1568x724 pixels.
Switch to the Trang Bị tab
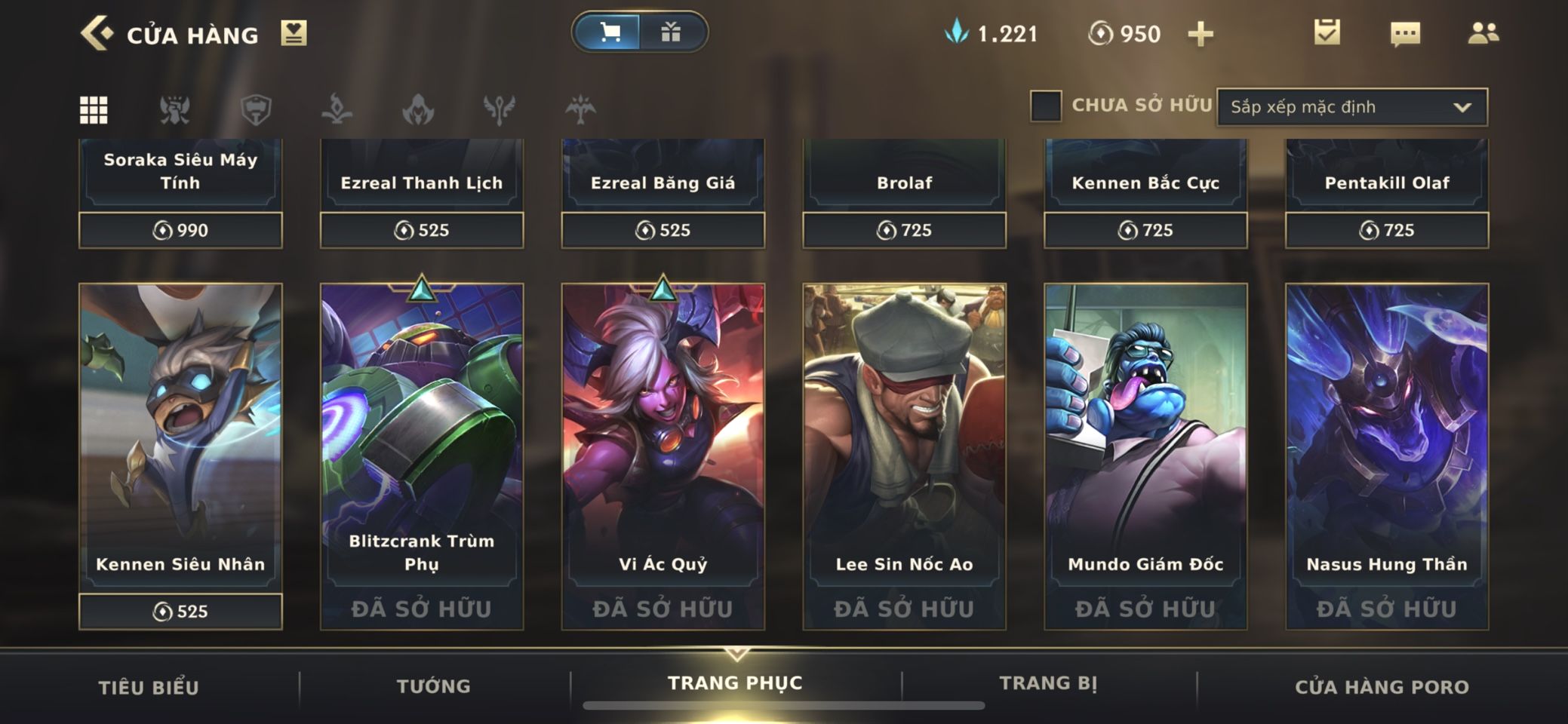tap(1048, 683)
